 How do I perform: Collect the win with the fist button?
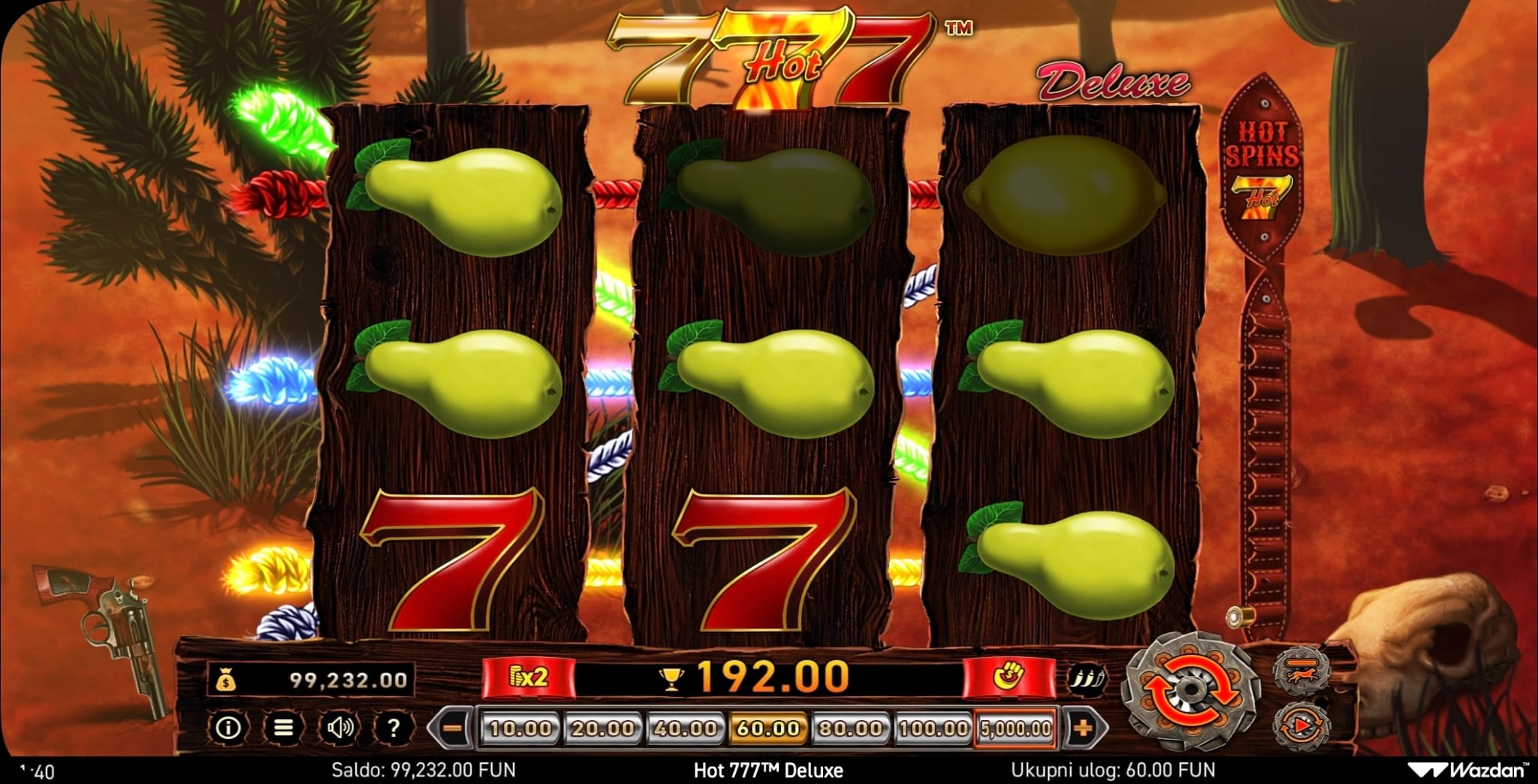coord(1008,677)
